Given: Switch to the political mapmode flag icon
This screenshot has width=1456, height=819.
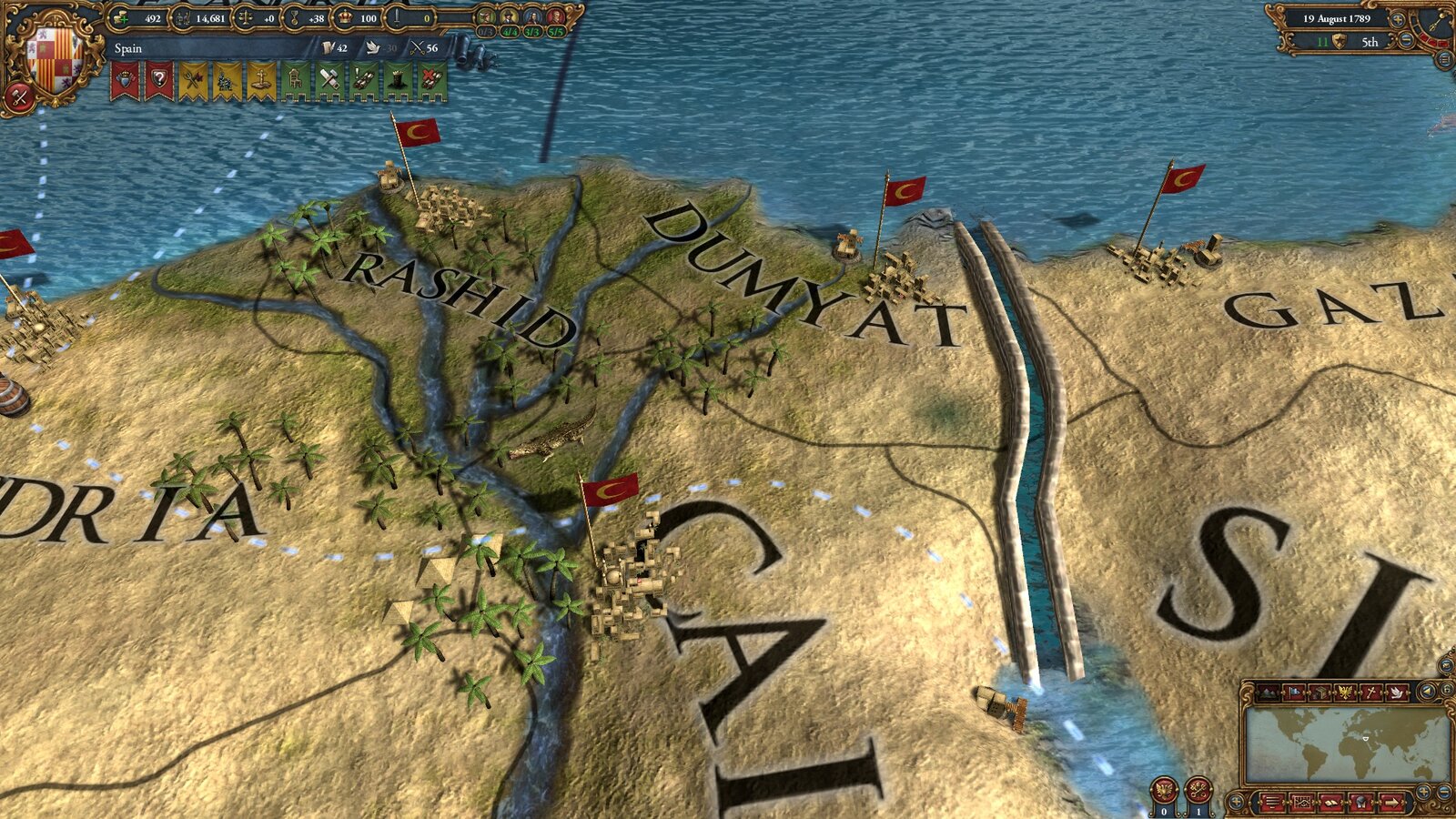Looking at the screenshot, I should [x=1294, y=693].
